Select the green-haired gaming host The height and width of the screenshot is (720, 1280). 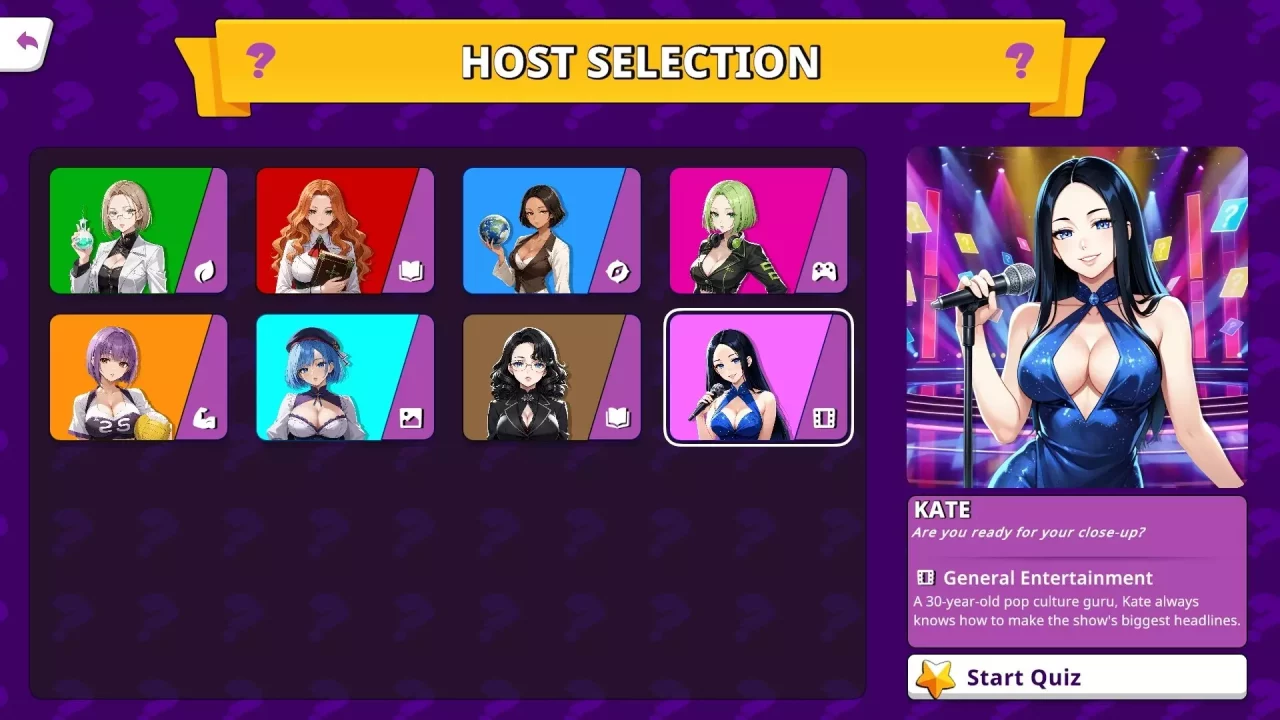(745, 230)
